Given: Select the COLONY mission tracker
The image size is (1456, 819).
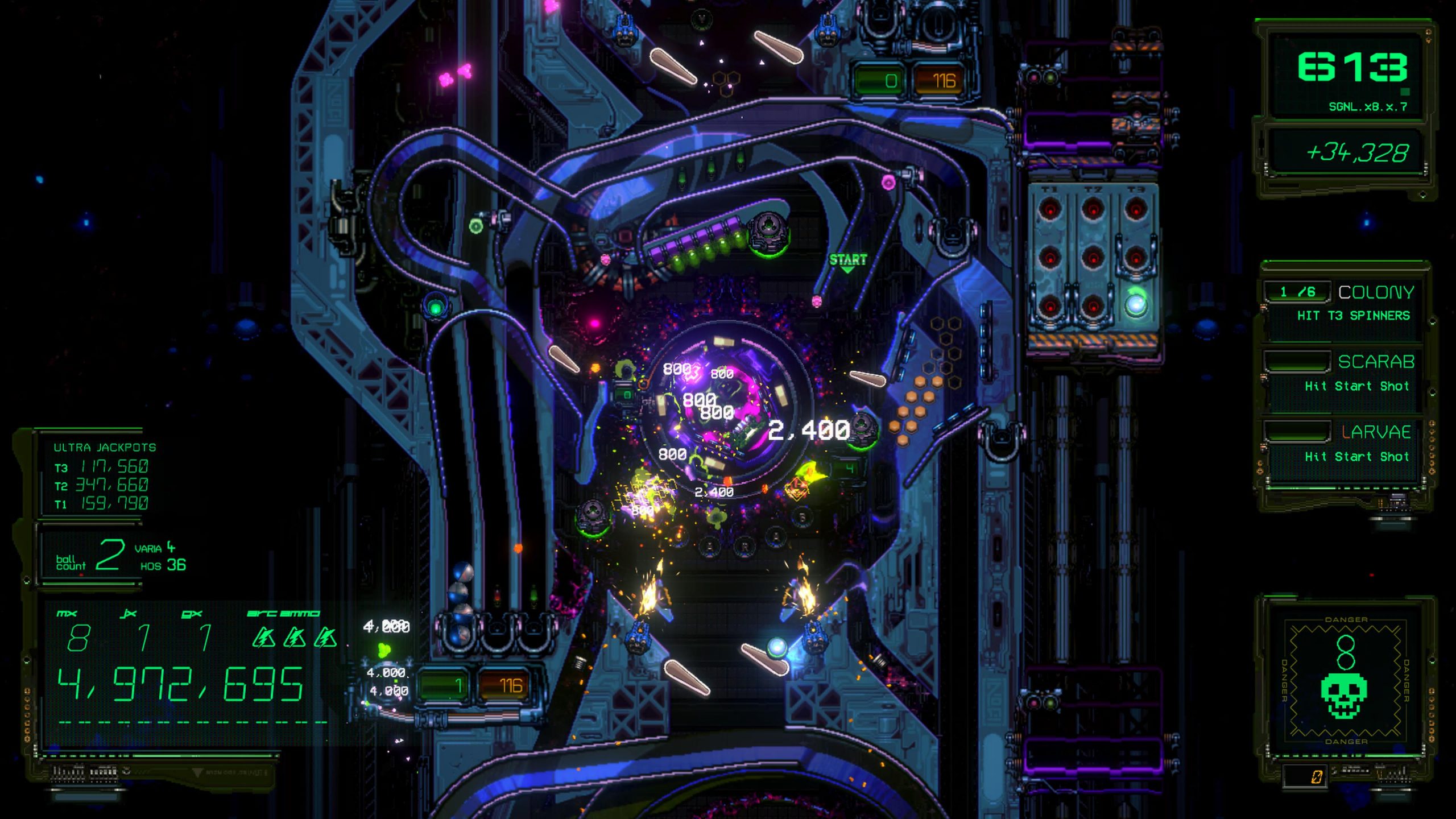Looking at the screenshot, I should click(x=1346, y=304).
